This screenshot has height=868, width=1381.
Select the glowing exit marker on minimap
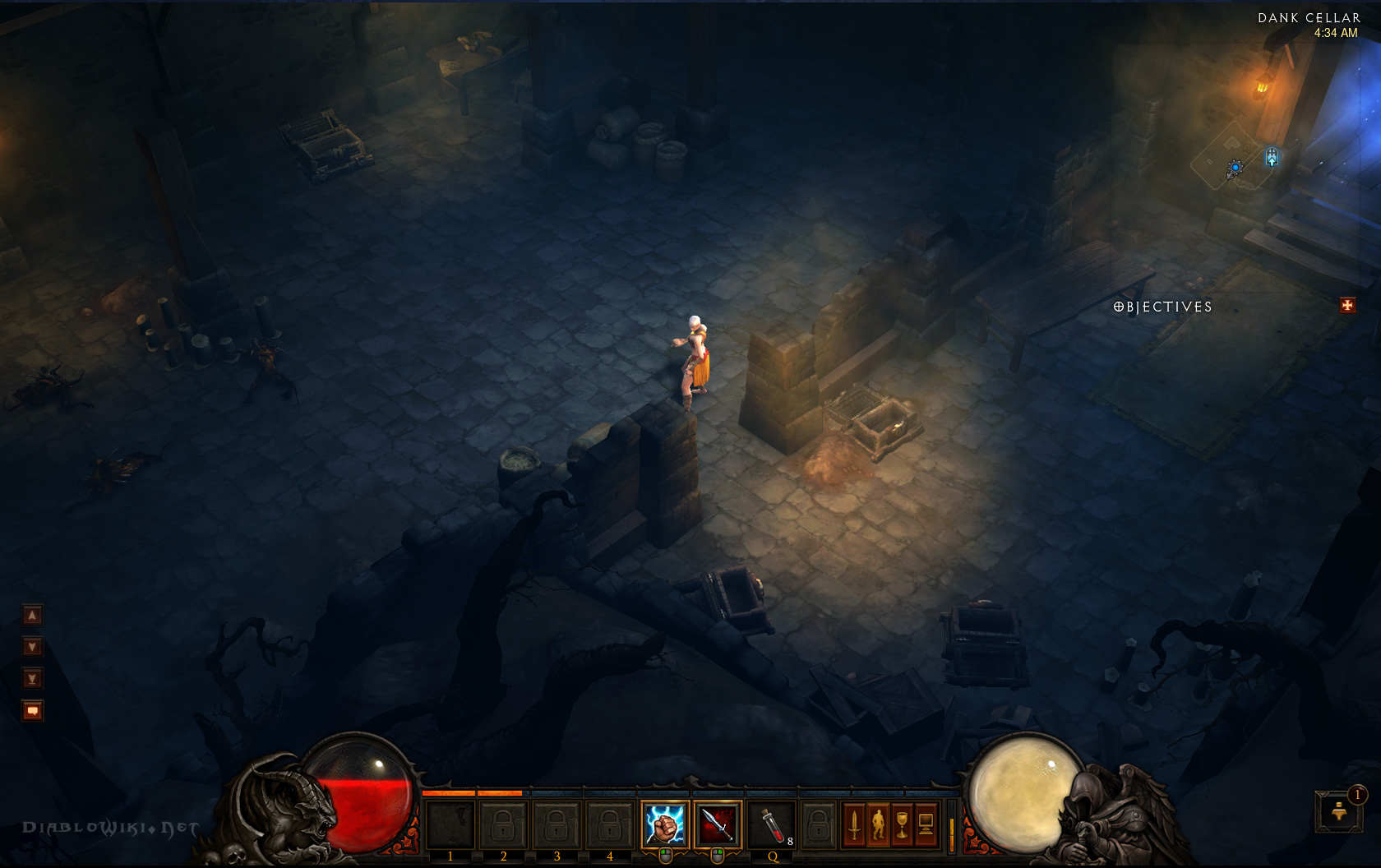[x=1272, y=157]
